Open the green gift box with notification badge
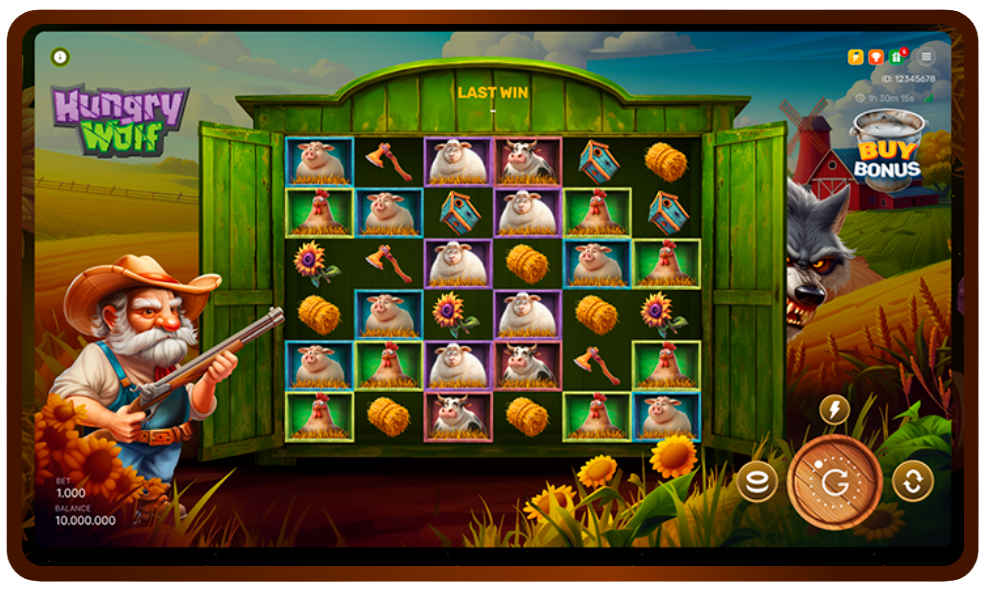The height and width of the screenshot is (591, 986). [x=896, y=57]
